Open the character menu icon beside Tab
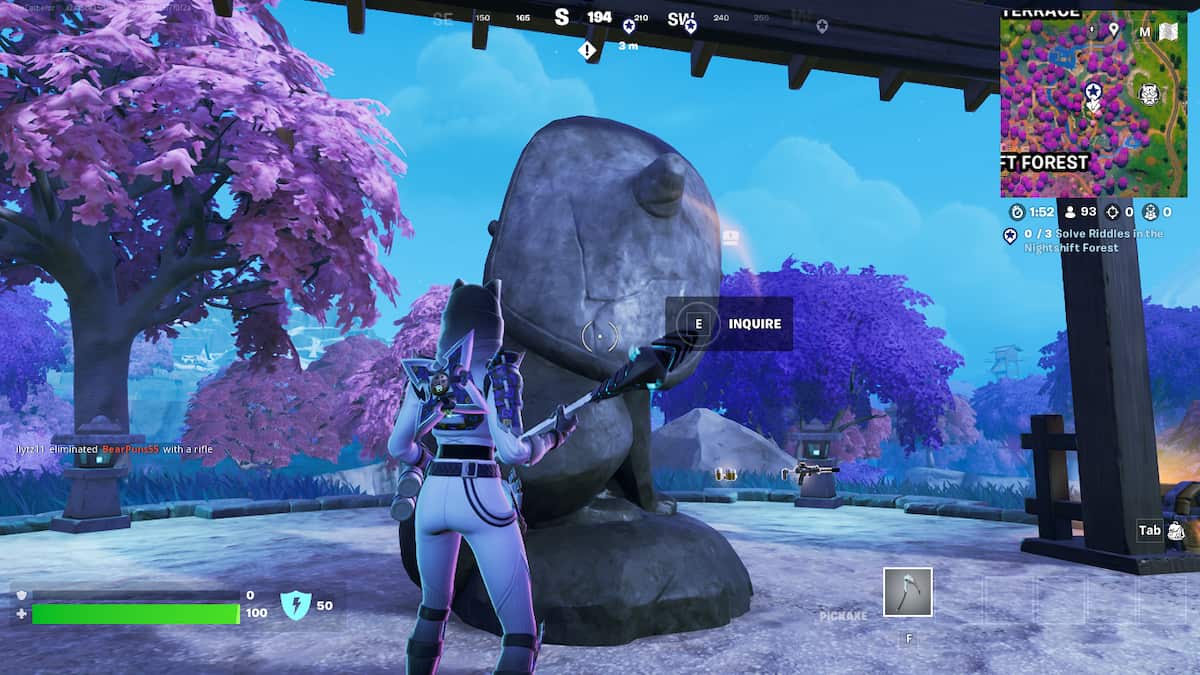 point(1176,530)
